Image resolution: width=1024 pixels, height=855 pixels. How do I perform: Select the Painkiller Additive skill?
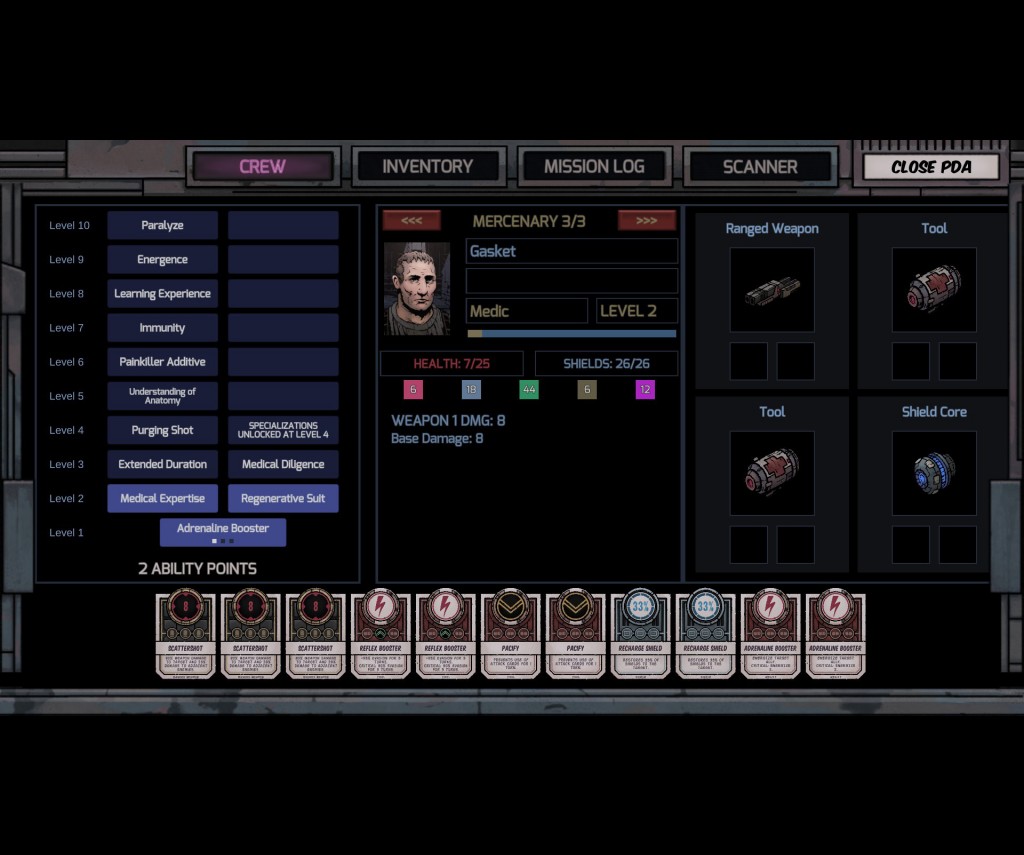162,362
